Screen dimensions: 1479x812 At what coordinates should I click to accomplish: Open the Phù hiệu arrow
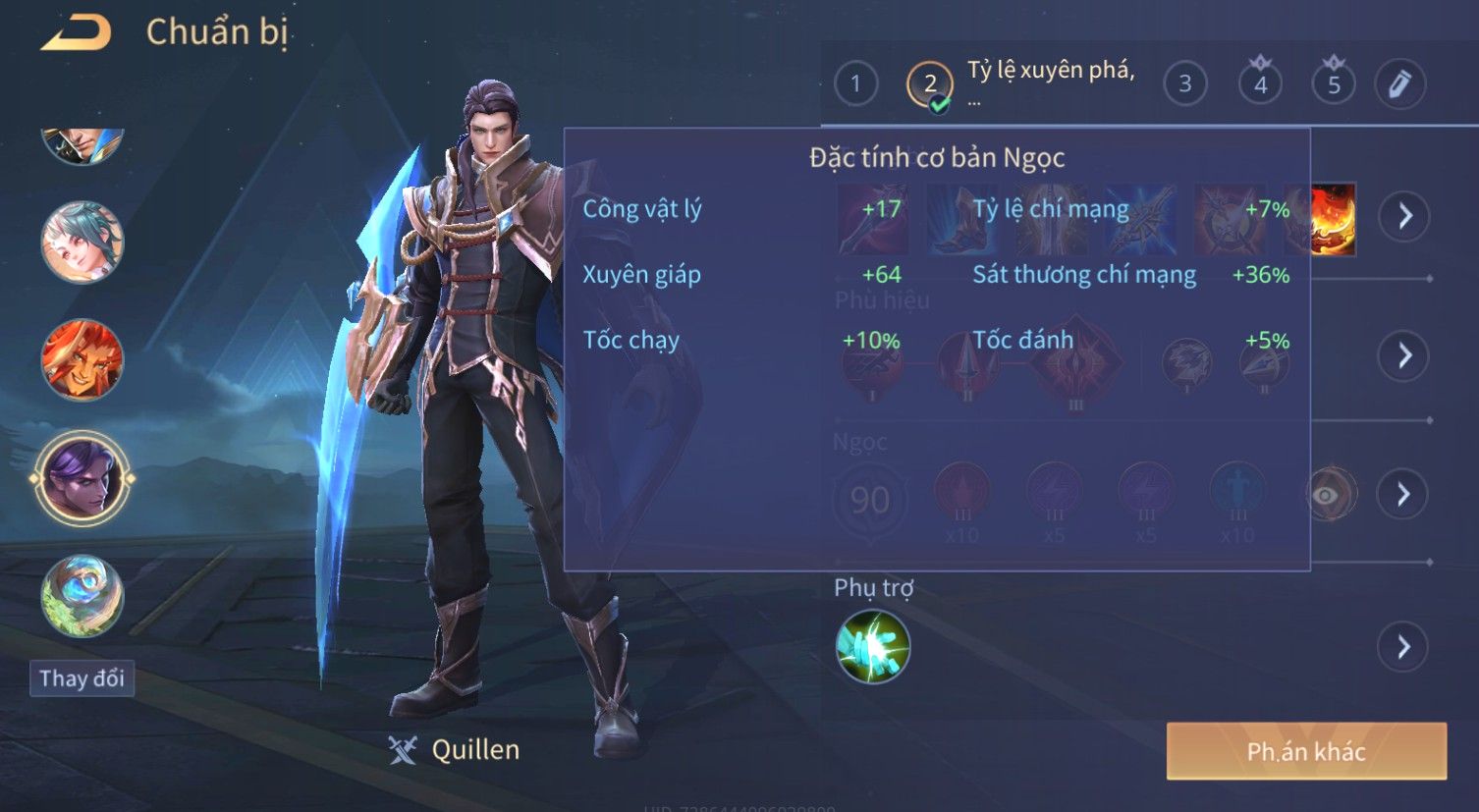click(1404, 355)
